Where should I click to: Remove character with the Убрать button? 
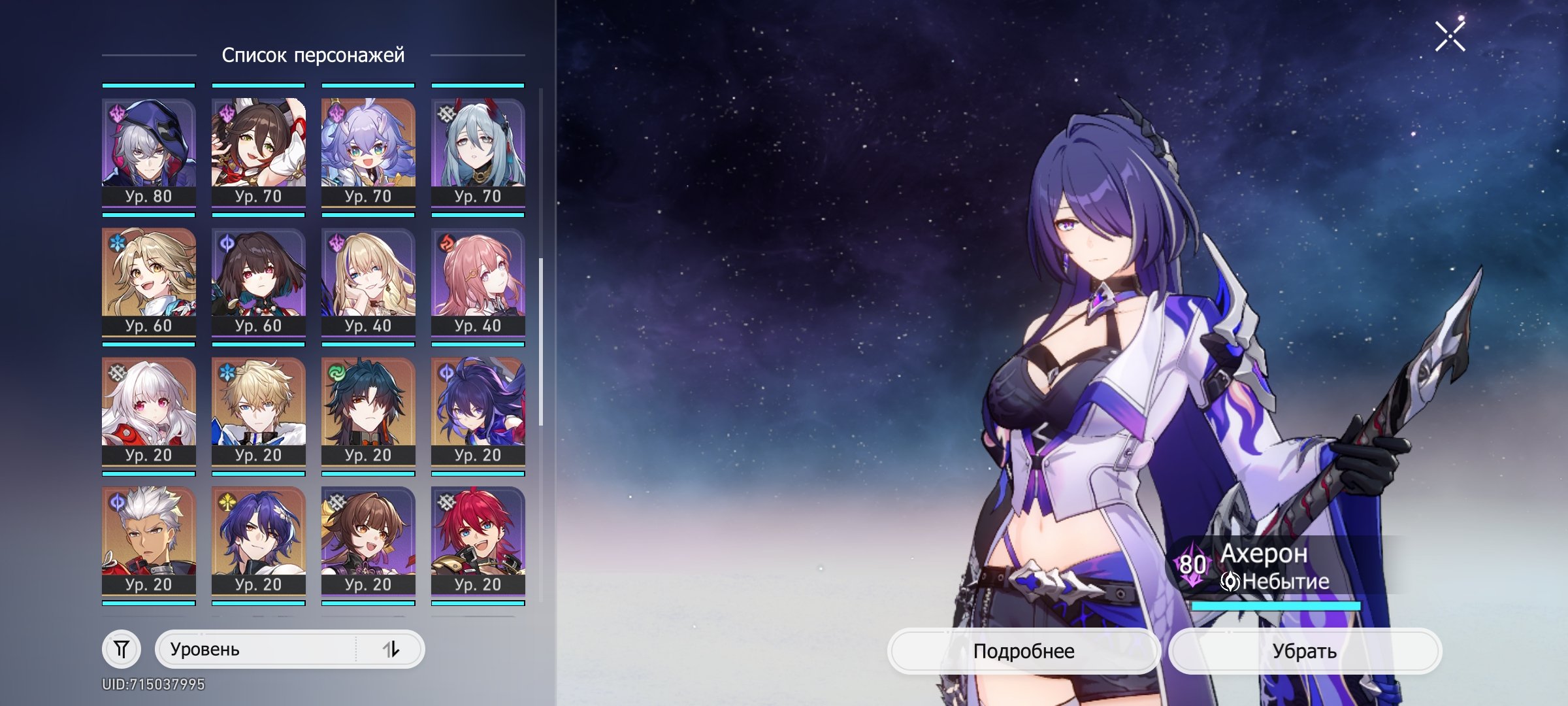pyautogui.click(x=1304, y=651)
